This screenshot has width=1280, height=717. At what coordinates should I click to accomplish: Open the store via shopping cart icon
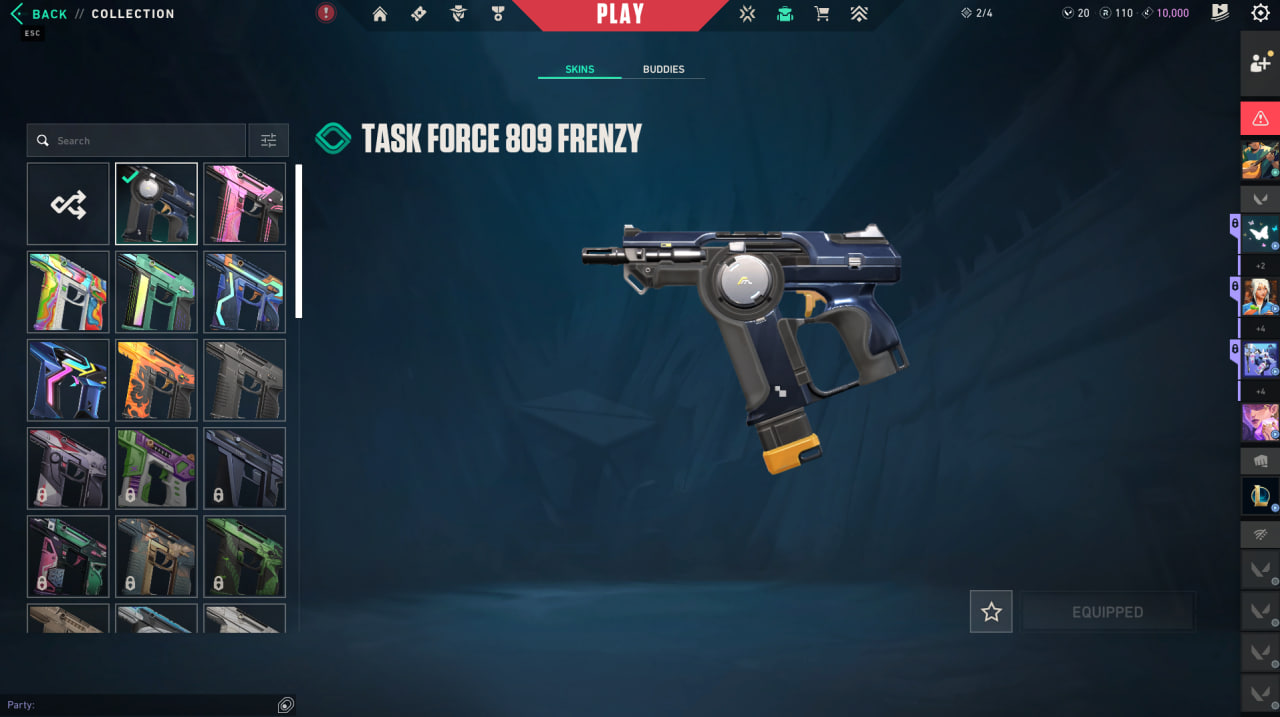point(822,14)
